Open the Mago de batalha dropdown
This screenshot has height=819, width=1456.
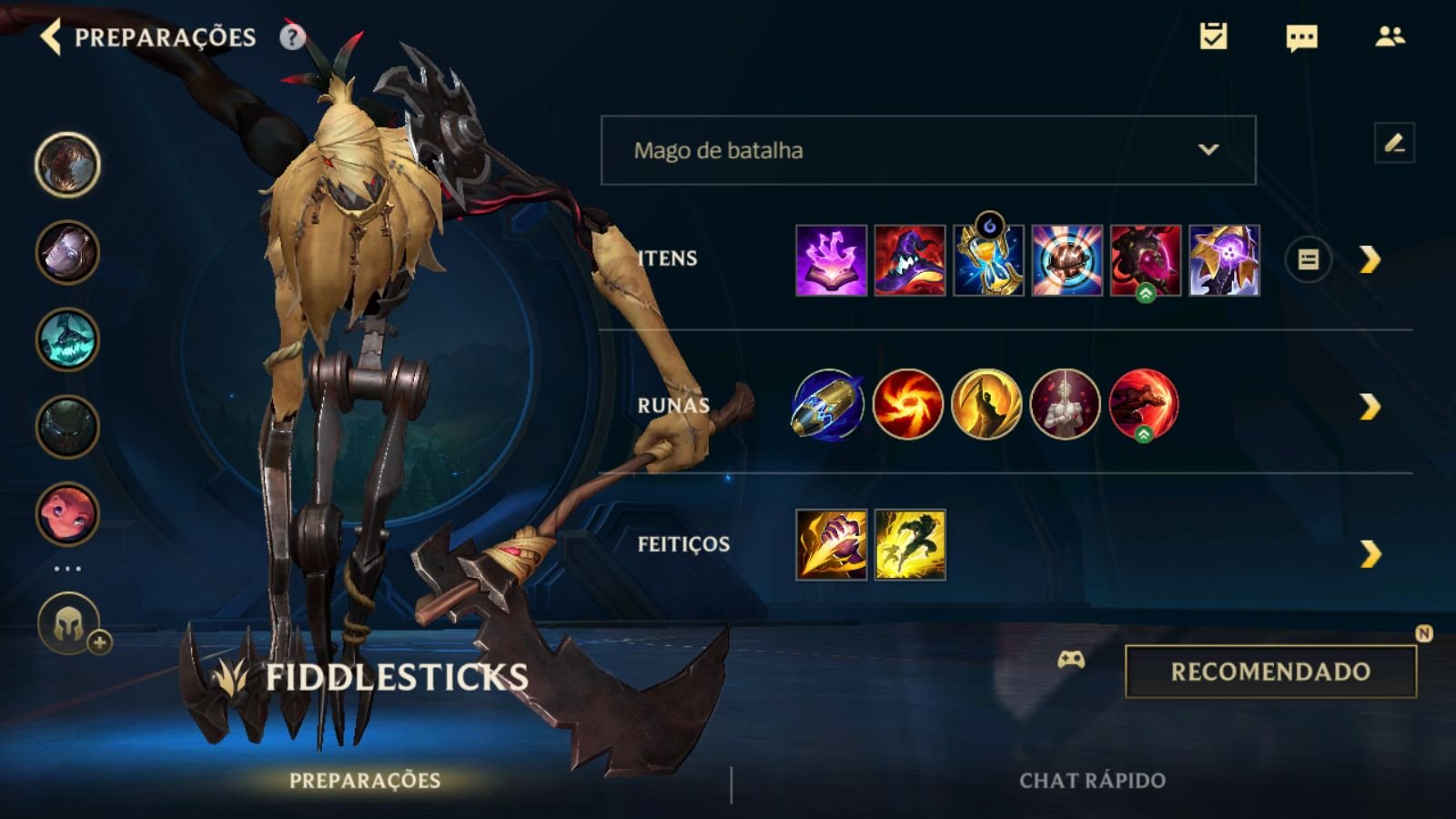[x=928, y=151]
